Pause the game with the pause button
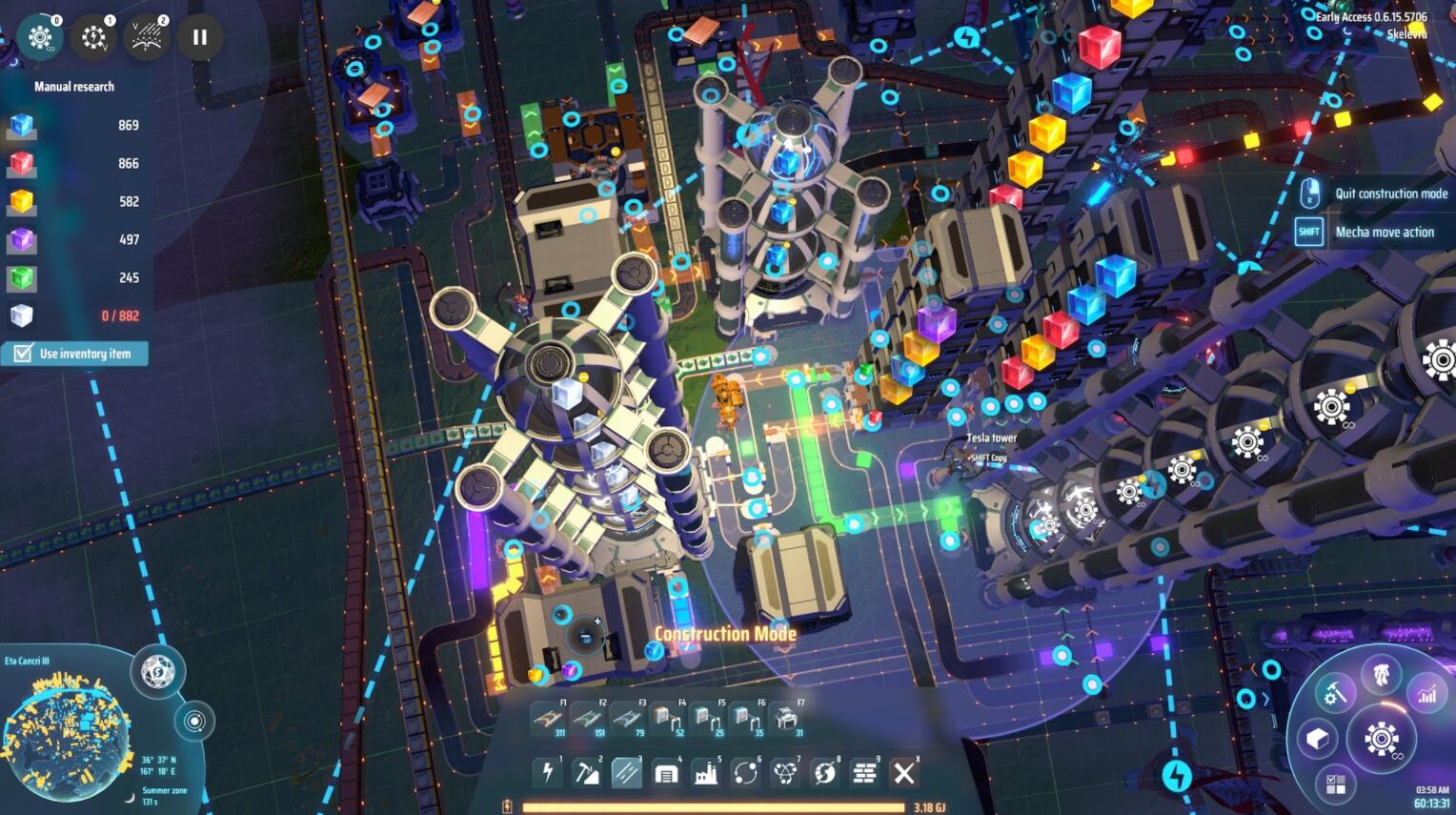 [x=199, y=37]
